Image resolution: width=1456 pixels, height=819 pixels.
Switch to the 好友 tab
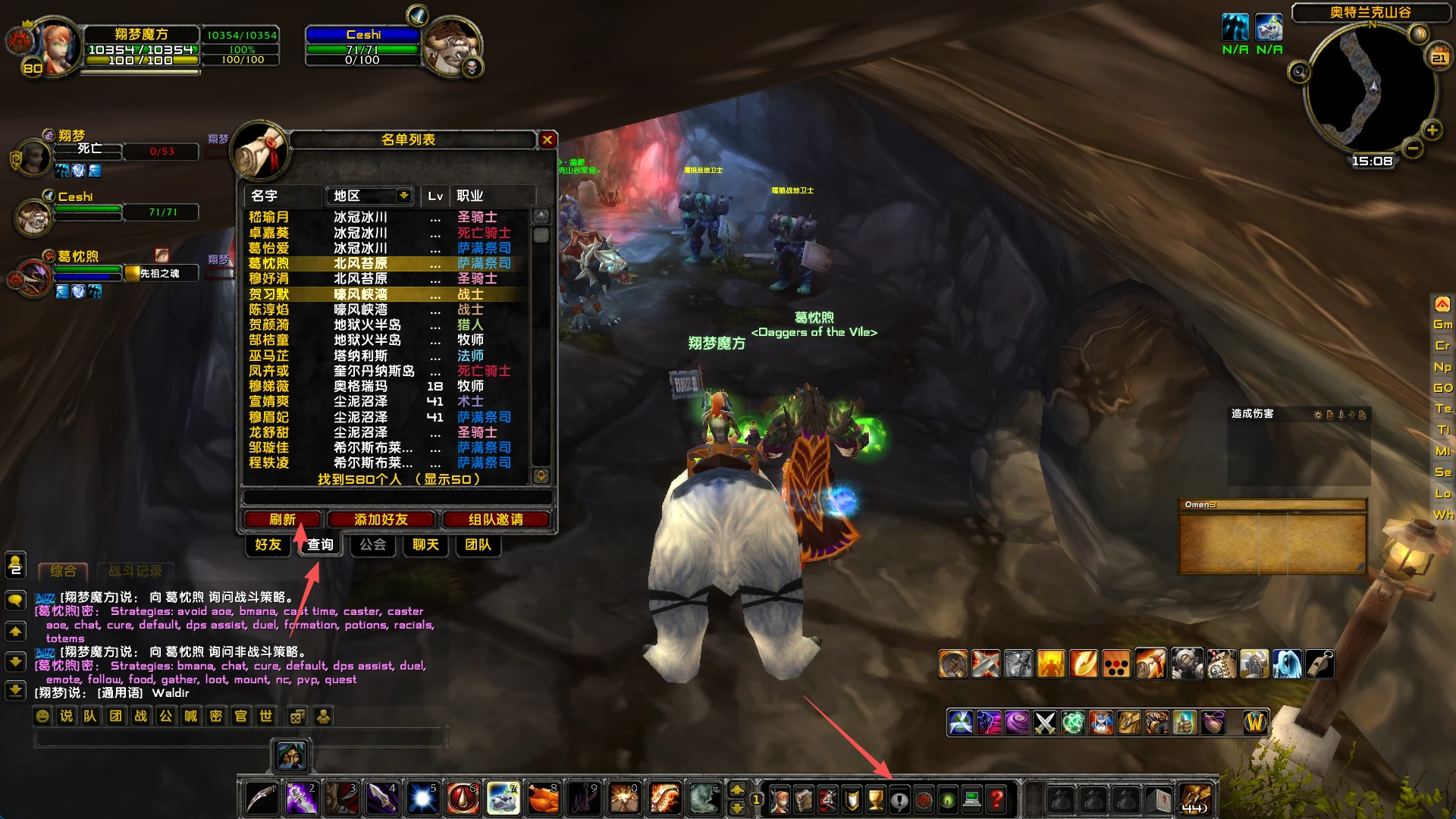(268, 544)
